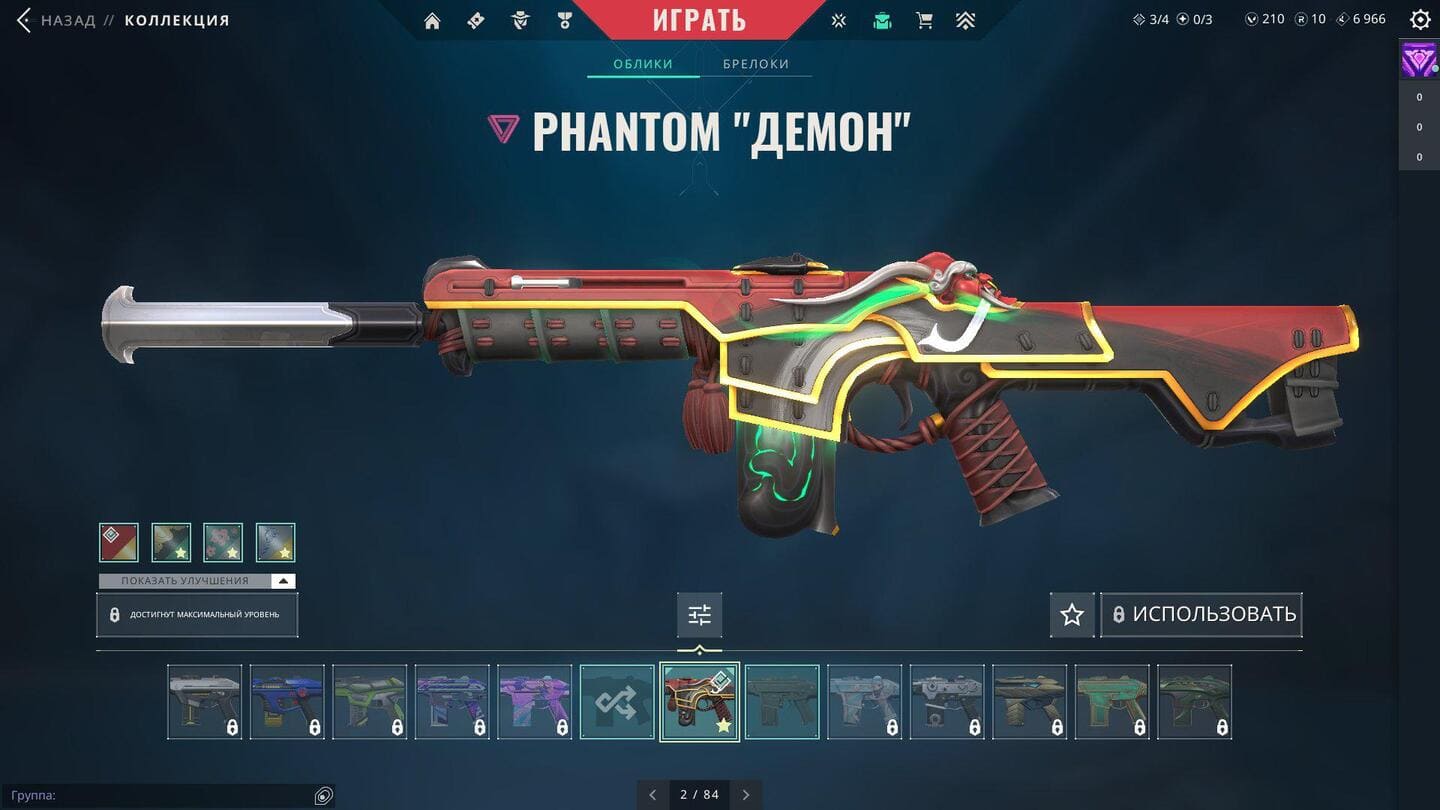This screenshot has height=810, width=1440.
Task: Open the home icon in top navigation
Action: 432,21
